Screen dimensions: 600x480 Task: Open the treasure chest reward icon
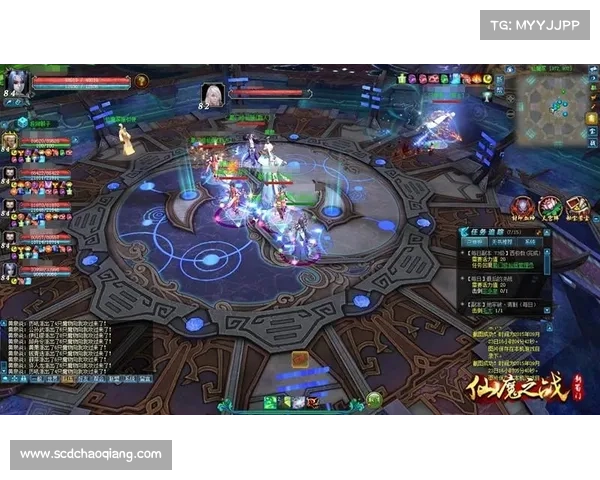[x=577, y=206]
